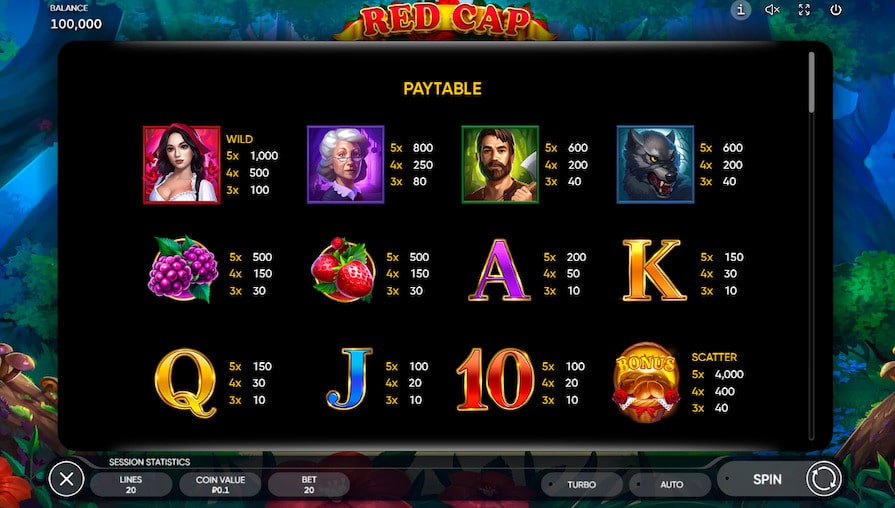The image size is (895, 508).
Task: Change the Bet amount
Action: coord(309,485)
